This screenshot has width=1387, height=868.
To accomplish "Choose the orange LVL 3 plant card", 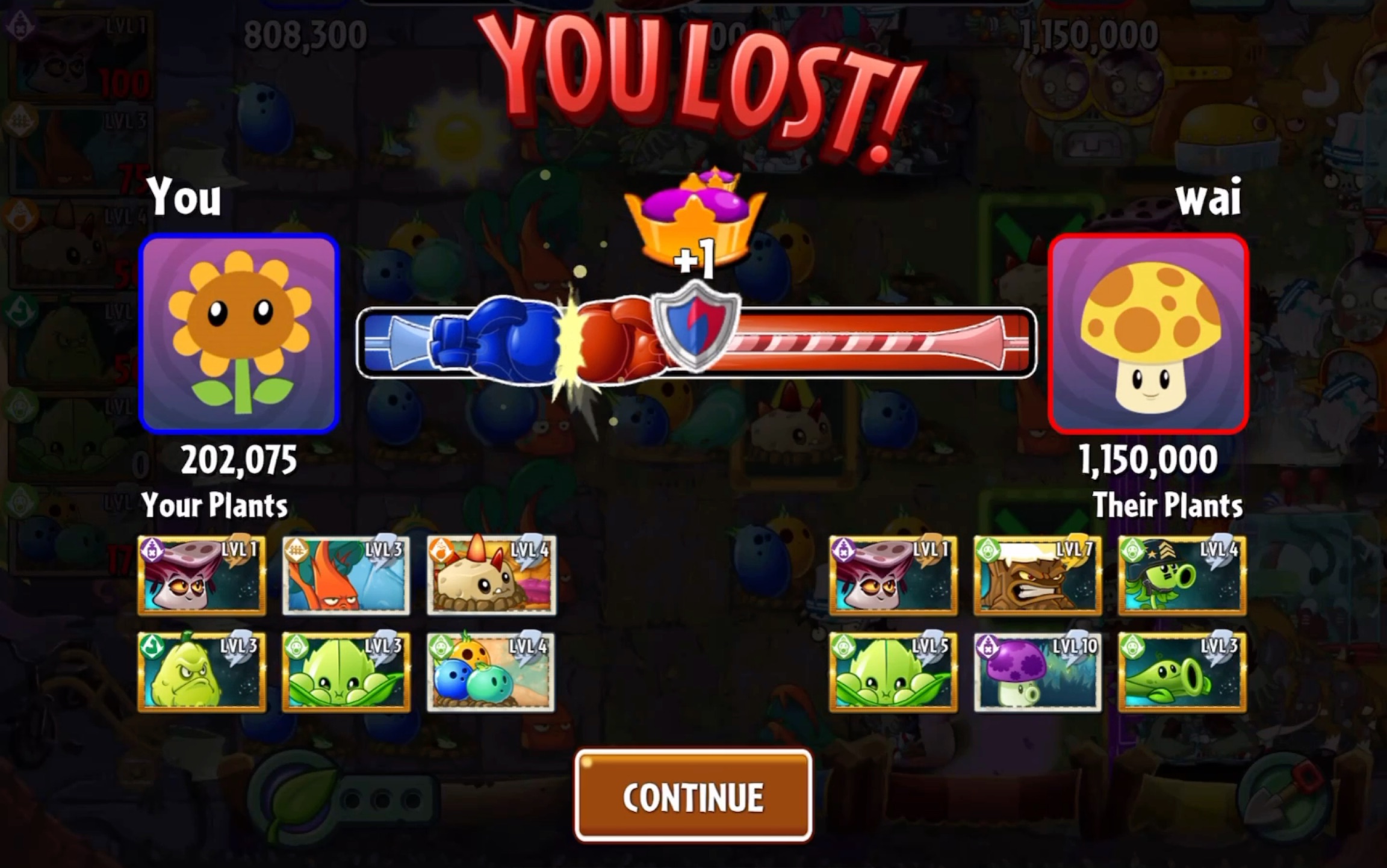I will pyautogui.click(x=346, y=575).
